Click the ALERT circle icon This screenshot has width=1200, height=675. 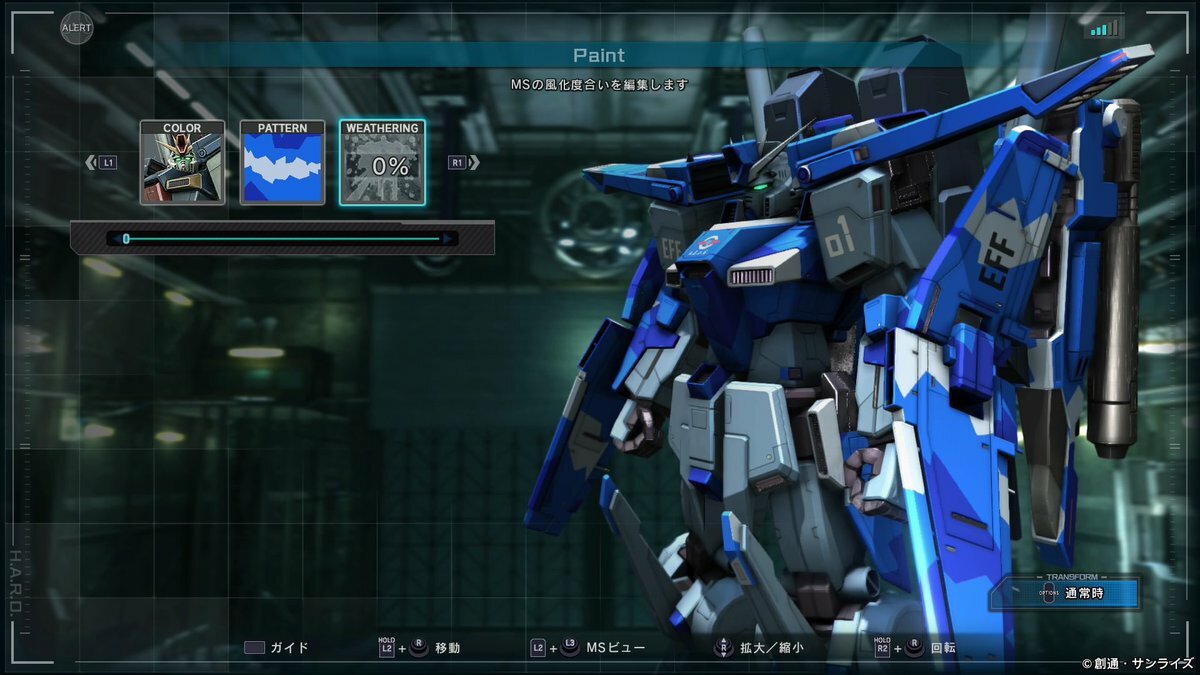(77, 27)
